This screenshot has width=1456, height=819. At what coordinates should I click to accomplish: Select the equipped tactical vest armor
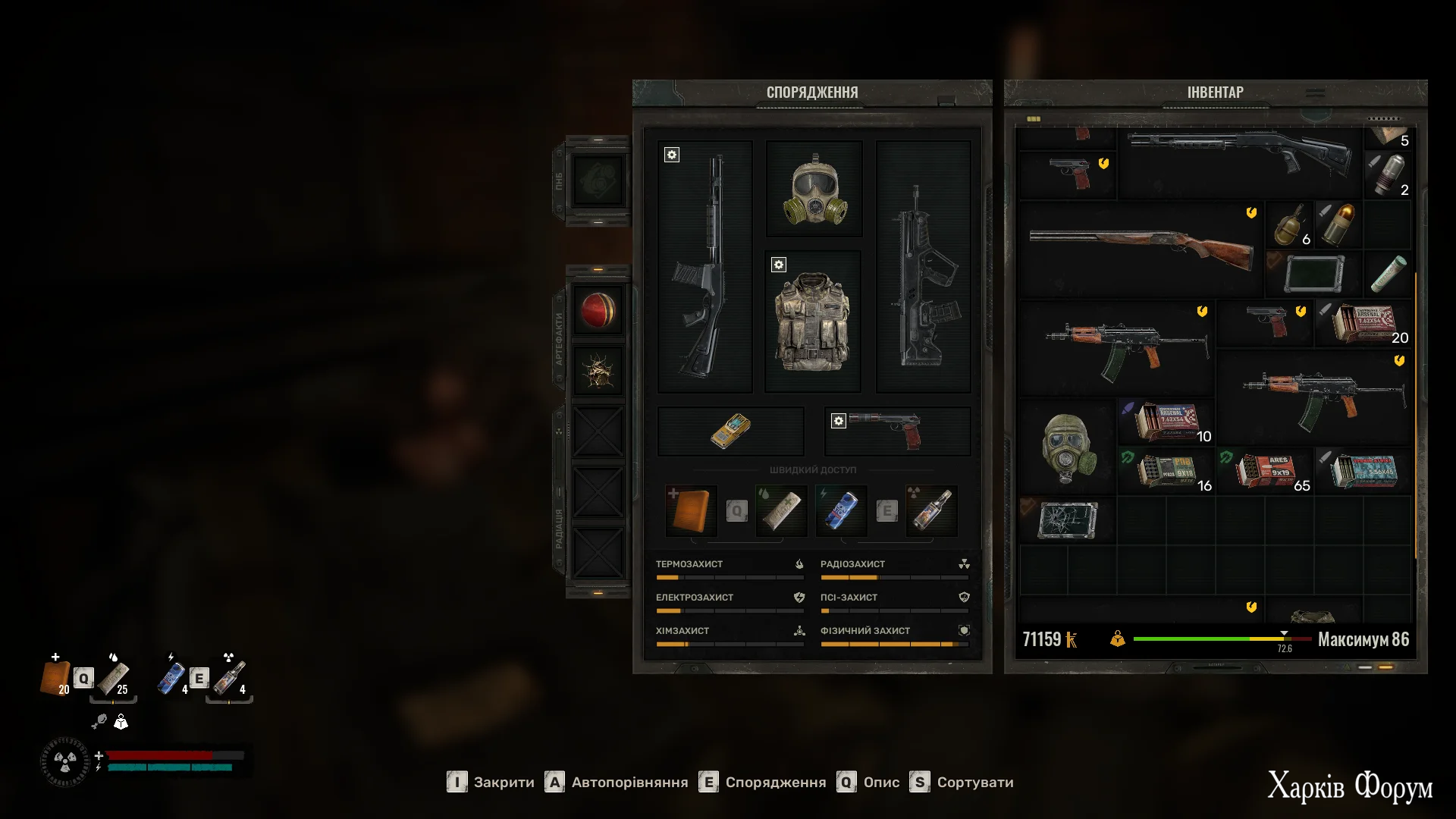point(812,322)
